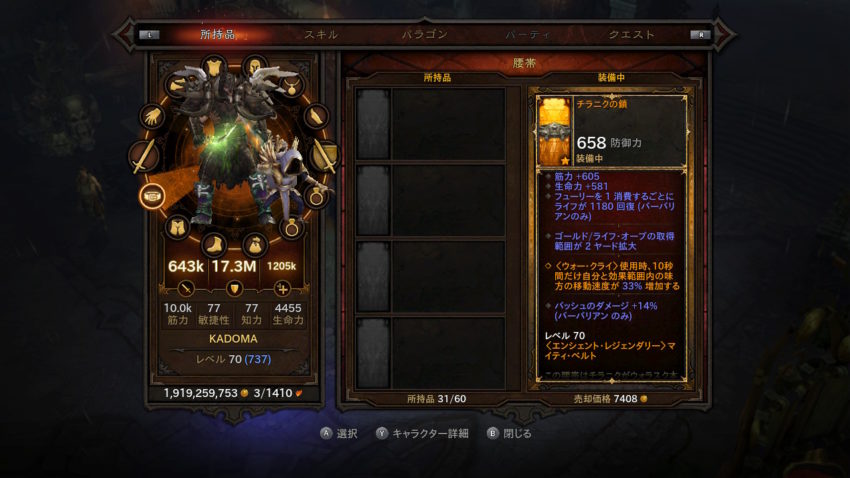Select the pants equipment slot
Screen dimensions: 850x478
177,228
